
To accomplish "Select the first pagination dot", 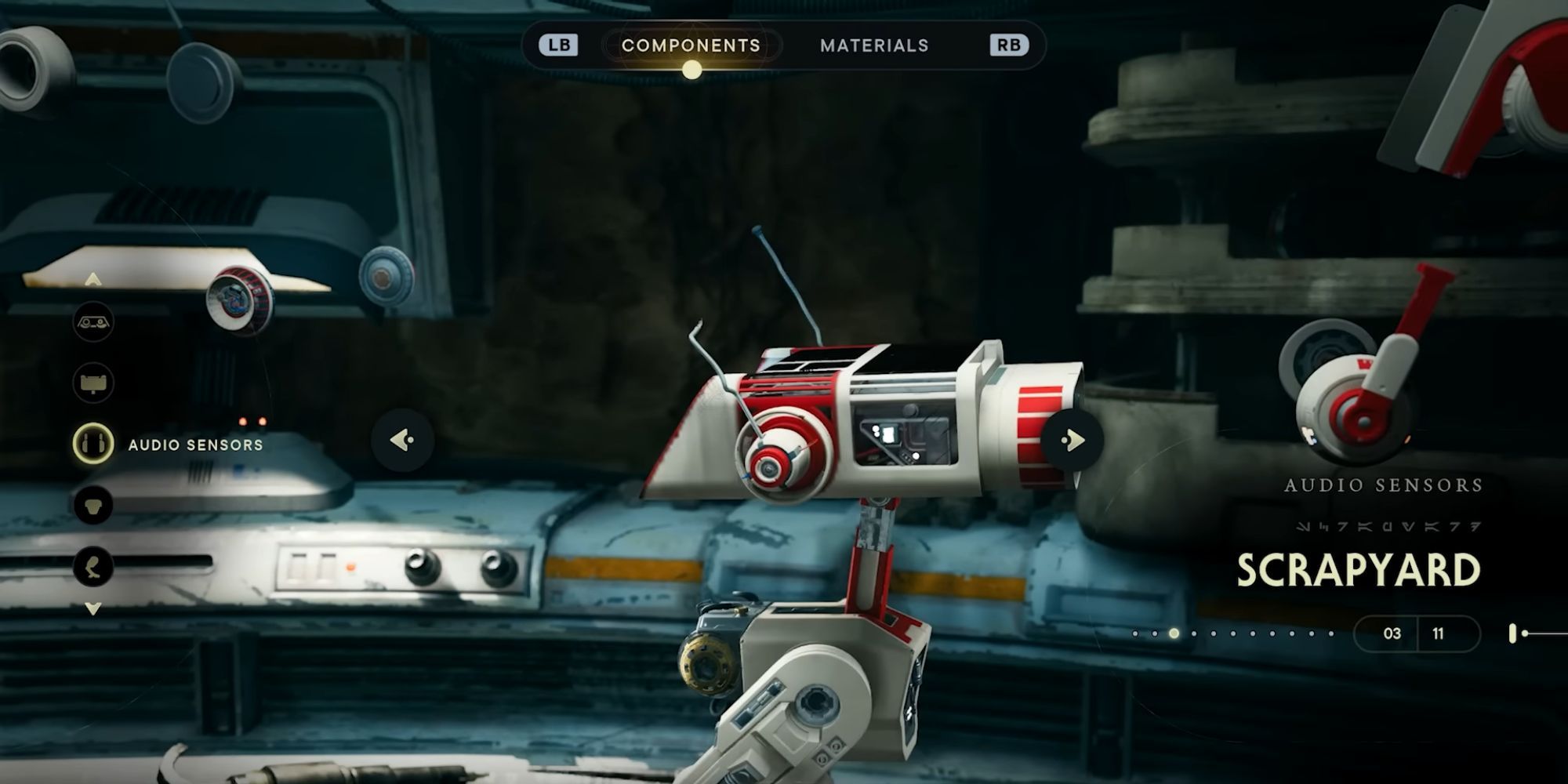I will pos(1135,634).
